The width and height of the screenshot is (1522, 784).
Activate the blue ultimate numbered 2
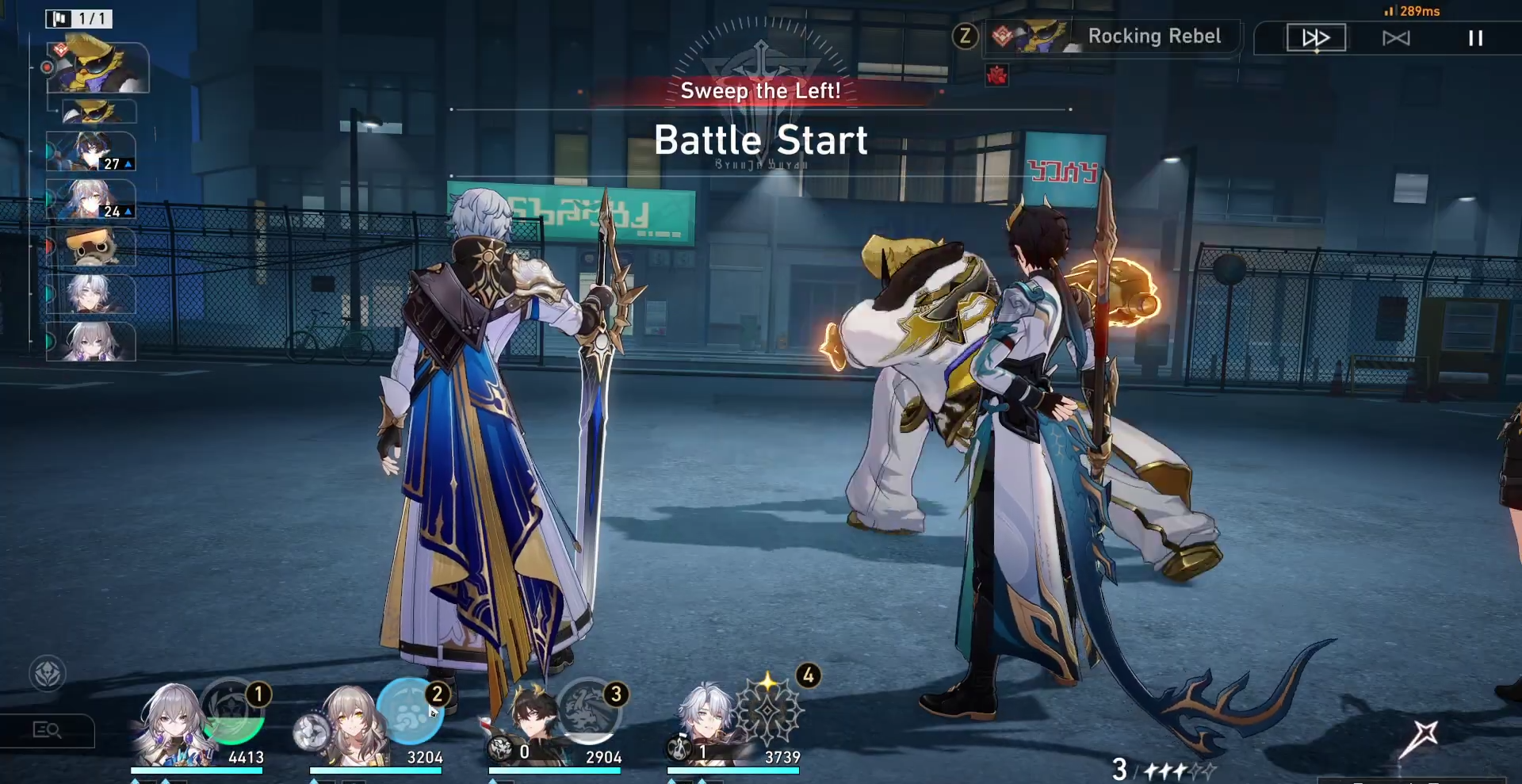tap(410, 710)
